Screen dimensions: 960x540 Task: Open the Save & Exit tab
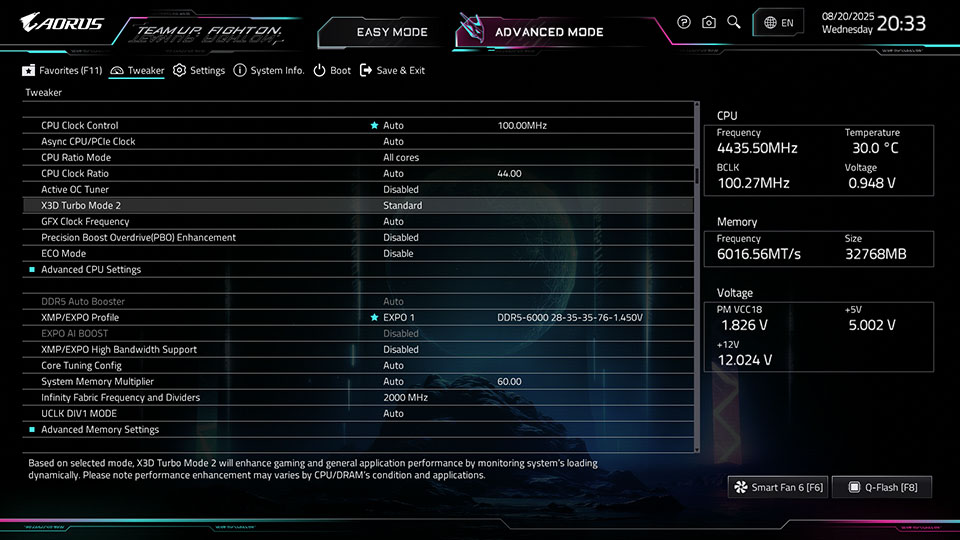[392, 71]
